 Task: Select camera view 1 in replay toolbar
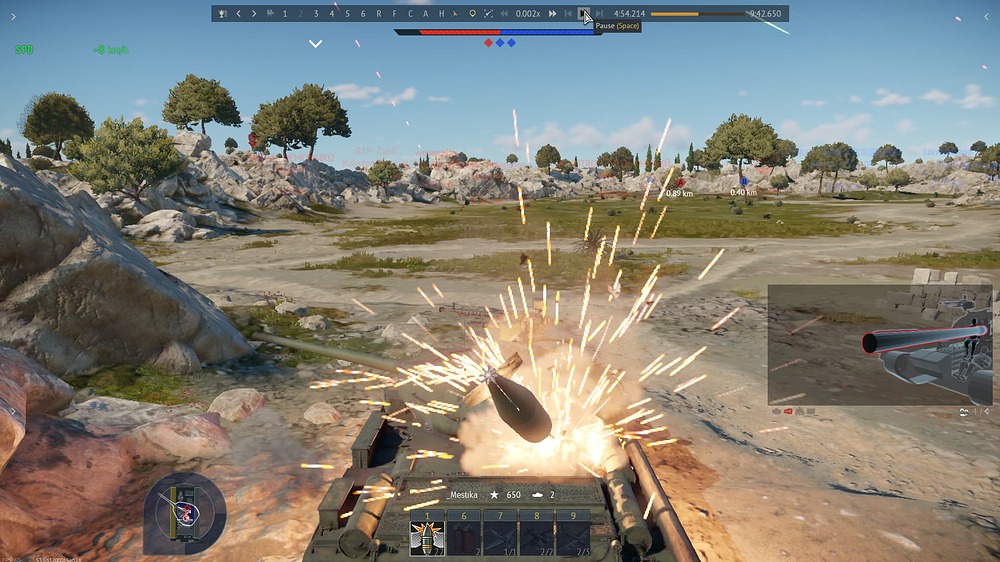pyautogui.click(x=285, y=14)
